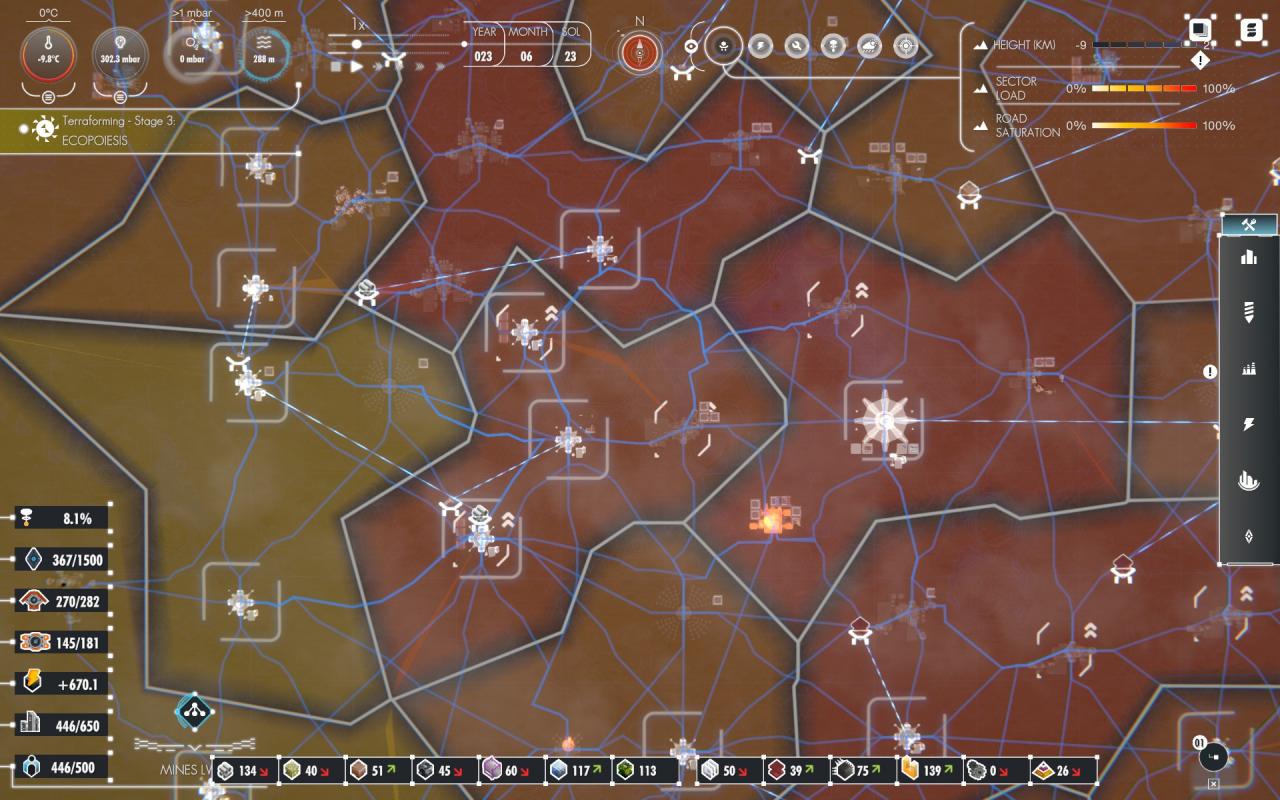
Task: Choose the drill mining category in build panel
Action: click(1248, 313)
